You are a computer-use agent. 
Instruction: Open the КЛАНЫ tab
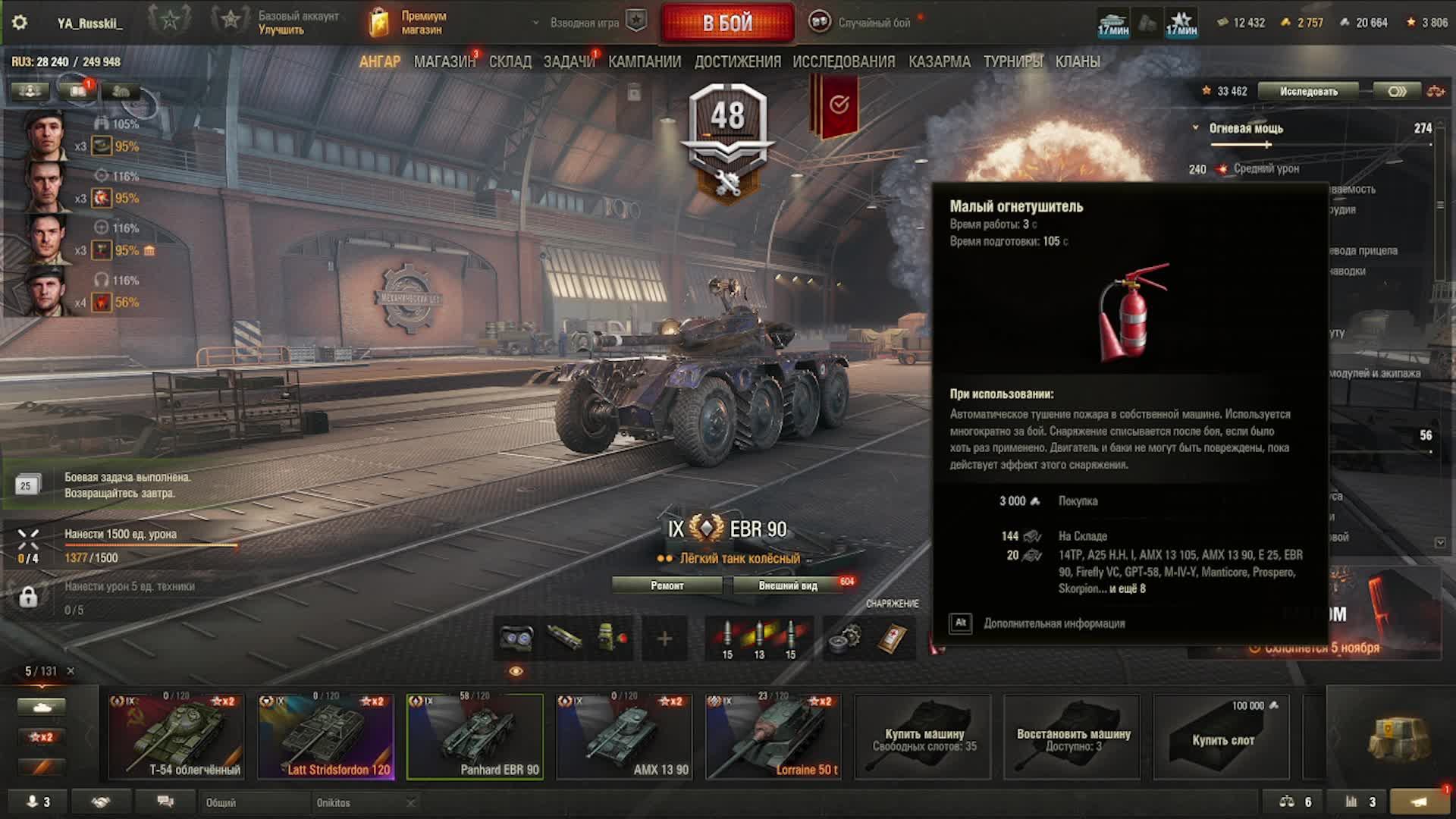coord(1077,62)
